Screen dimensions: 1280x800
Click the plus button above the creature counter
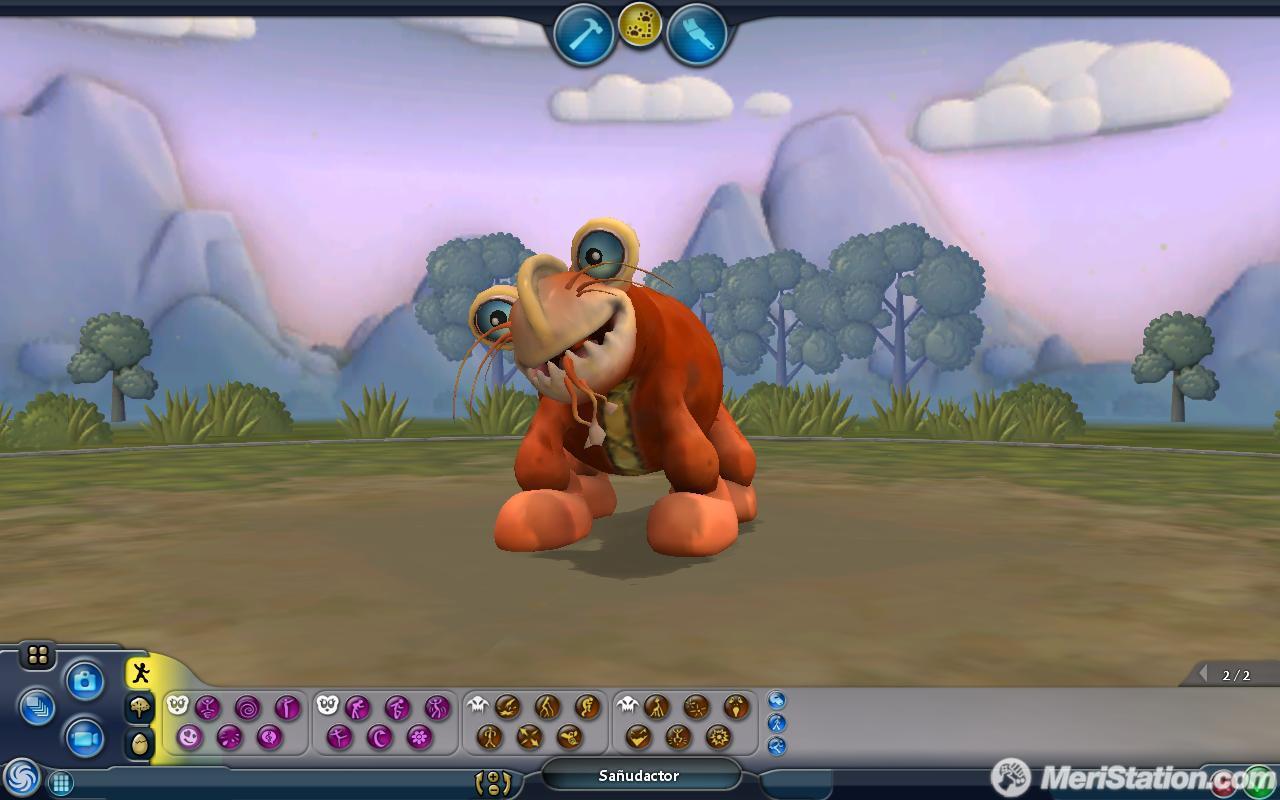(x=495, y=775)
